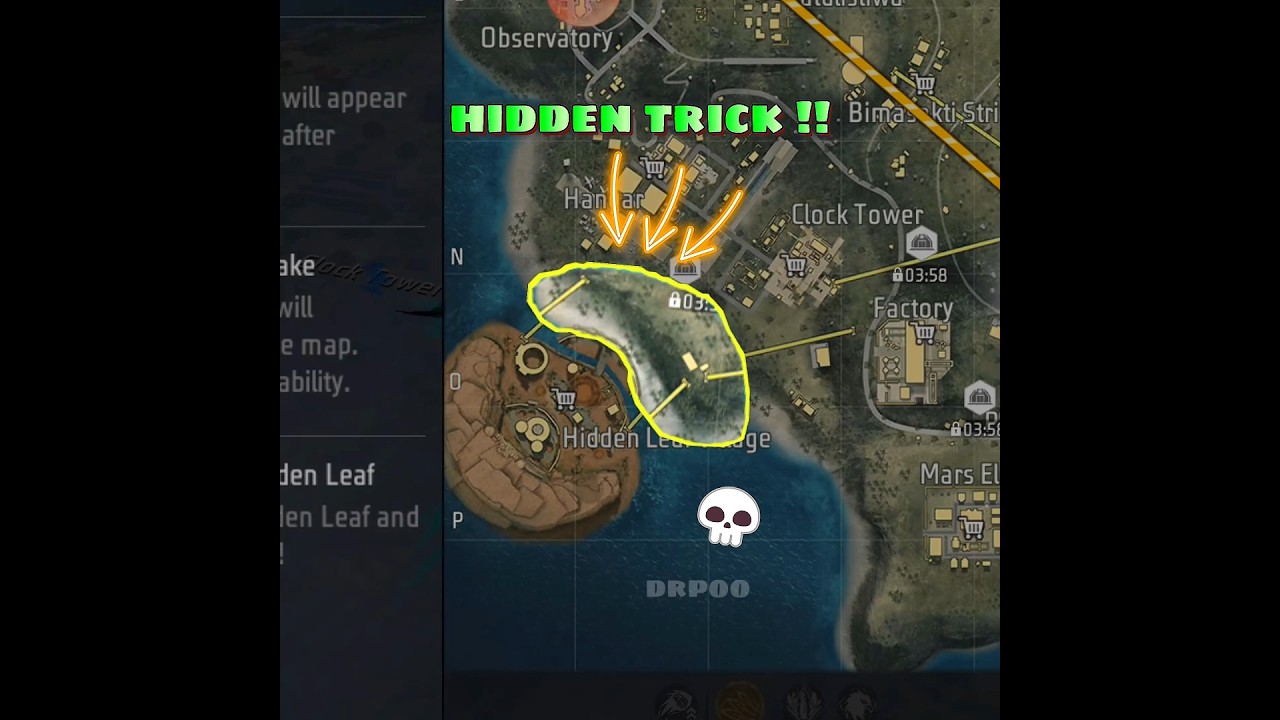Click the shop cart marker at Mars Electric

[971, 526]
